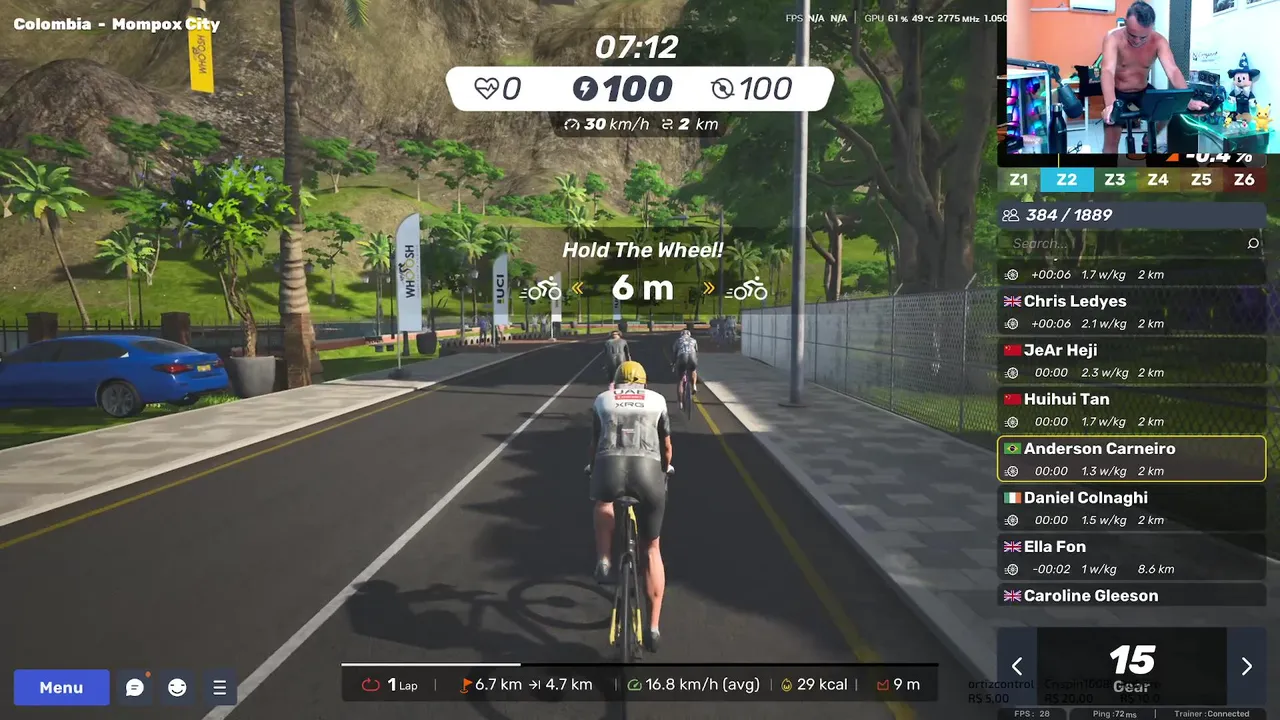The width and height of the screenshot is (1280, 720).
Task: Shift gear down with left arrow
Action: click(1017, 666)
